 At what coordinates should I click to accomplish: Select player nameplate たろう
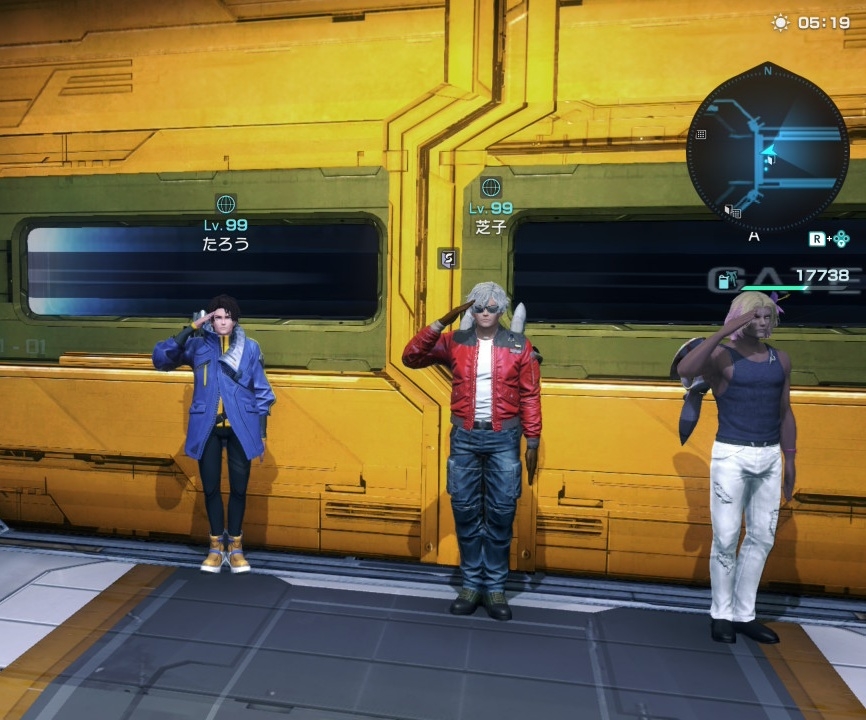click(226, 243)
